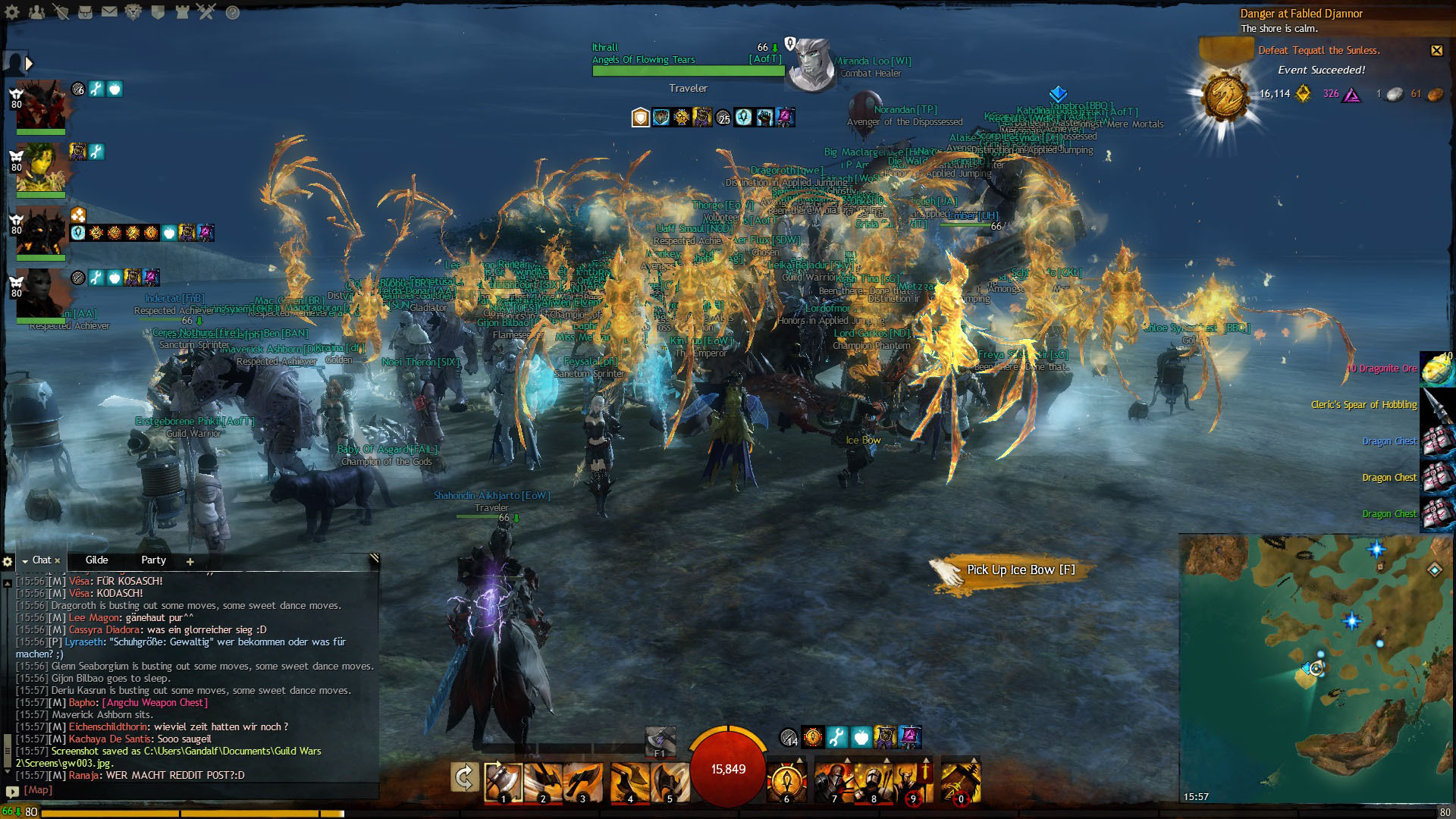Image resolution: width=1456 pixels, height=819 pixels.
Task: Open the mail envelope icon
Action: (109, 12)
